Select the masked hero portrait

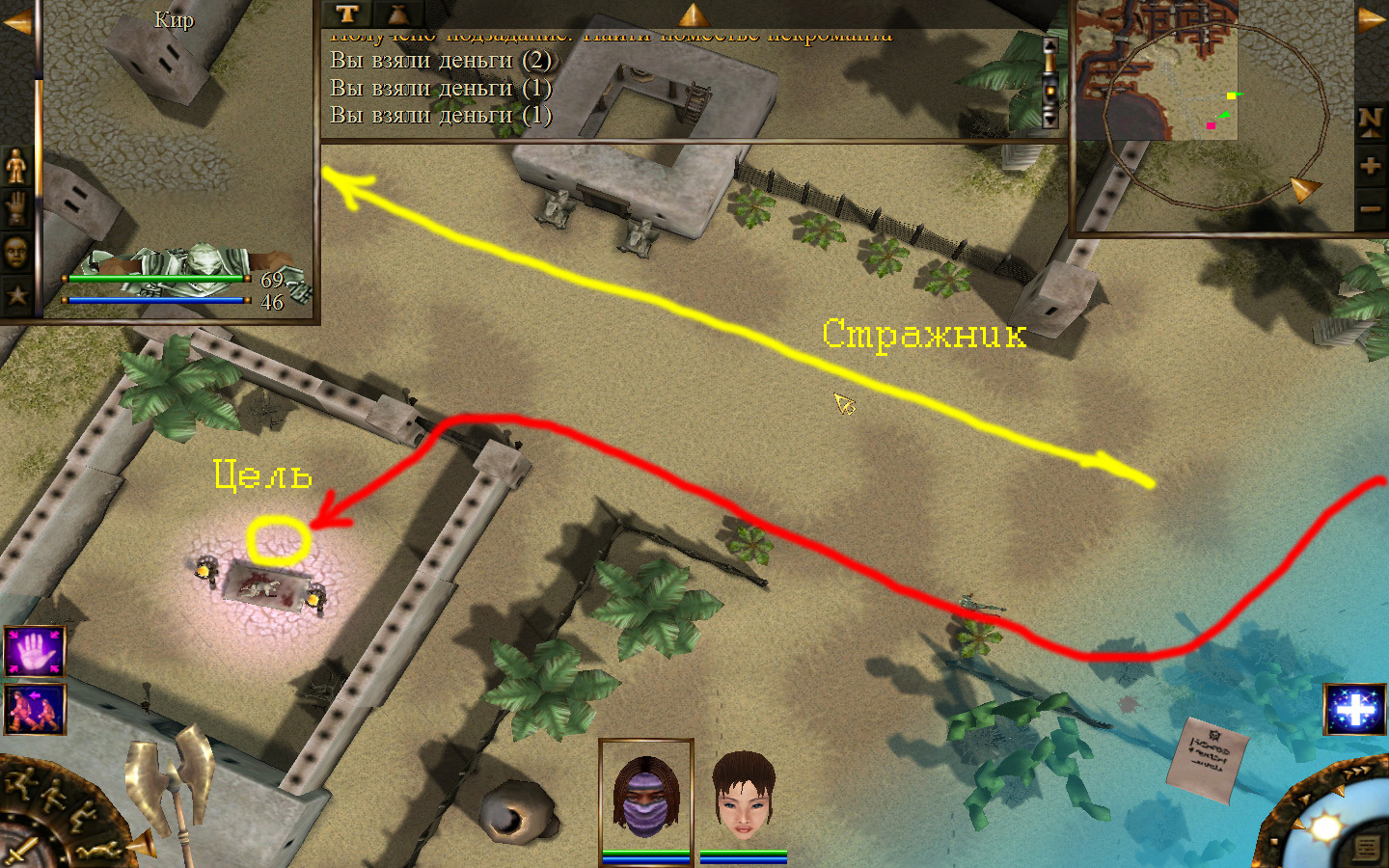click(645, 796)
